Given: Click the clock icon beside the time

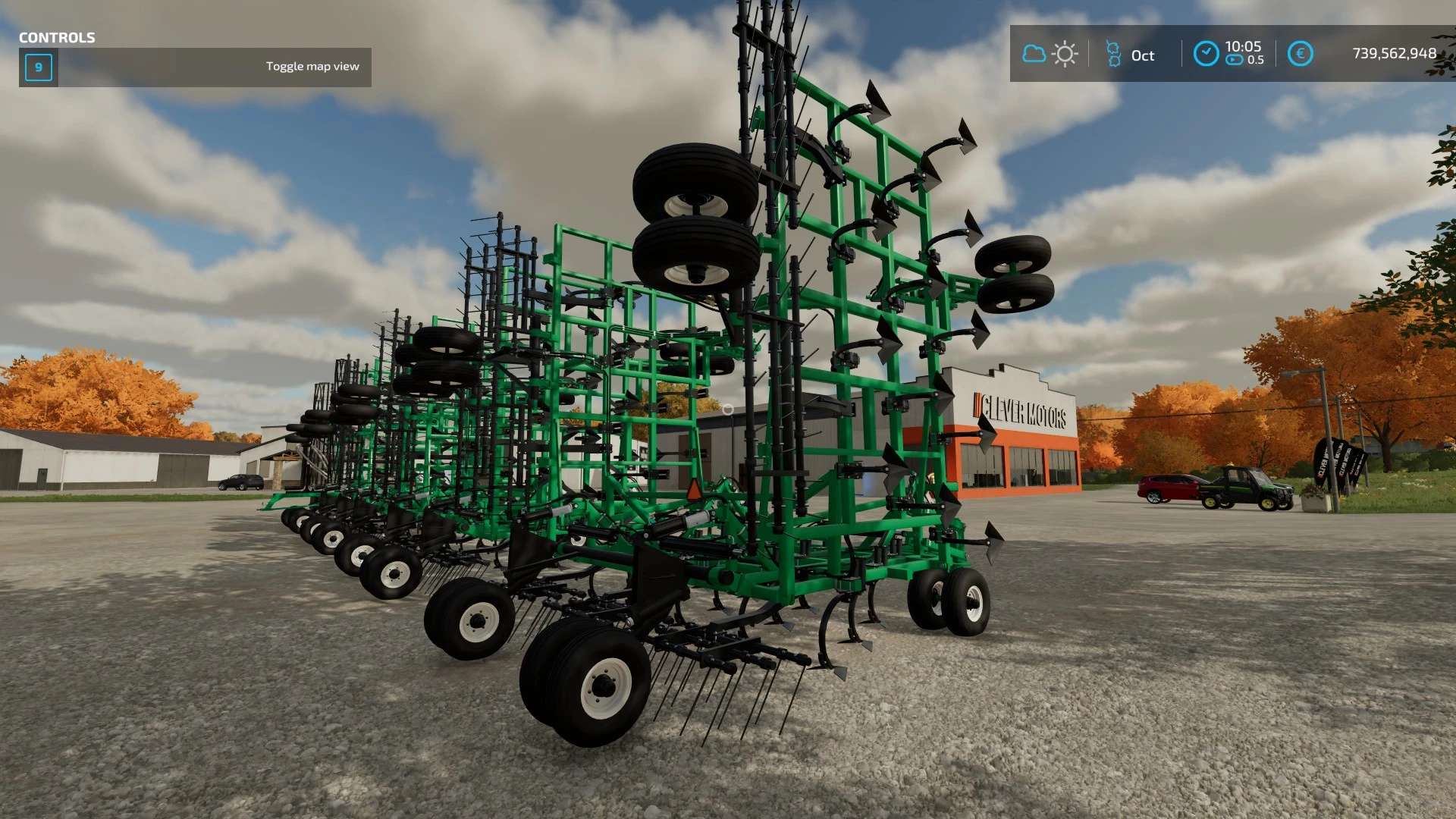Looking at the screenshot, I should click(1206, 54).
